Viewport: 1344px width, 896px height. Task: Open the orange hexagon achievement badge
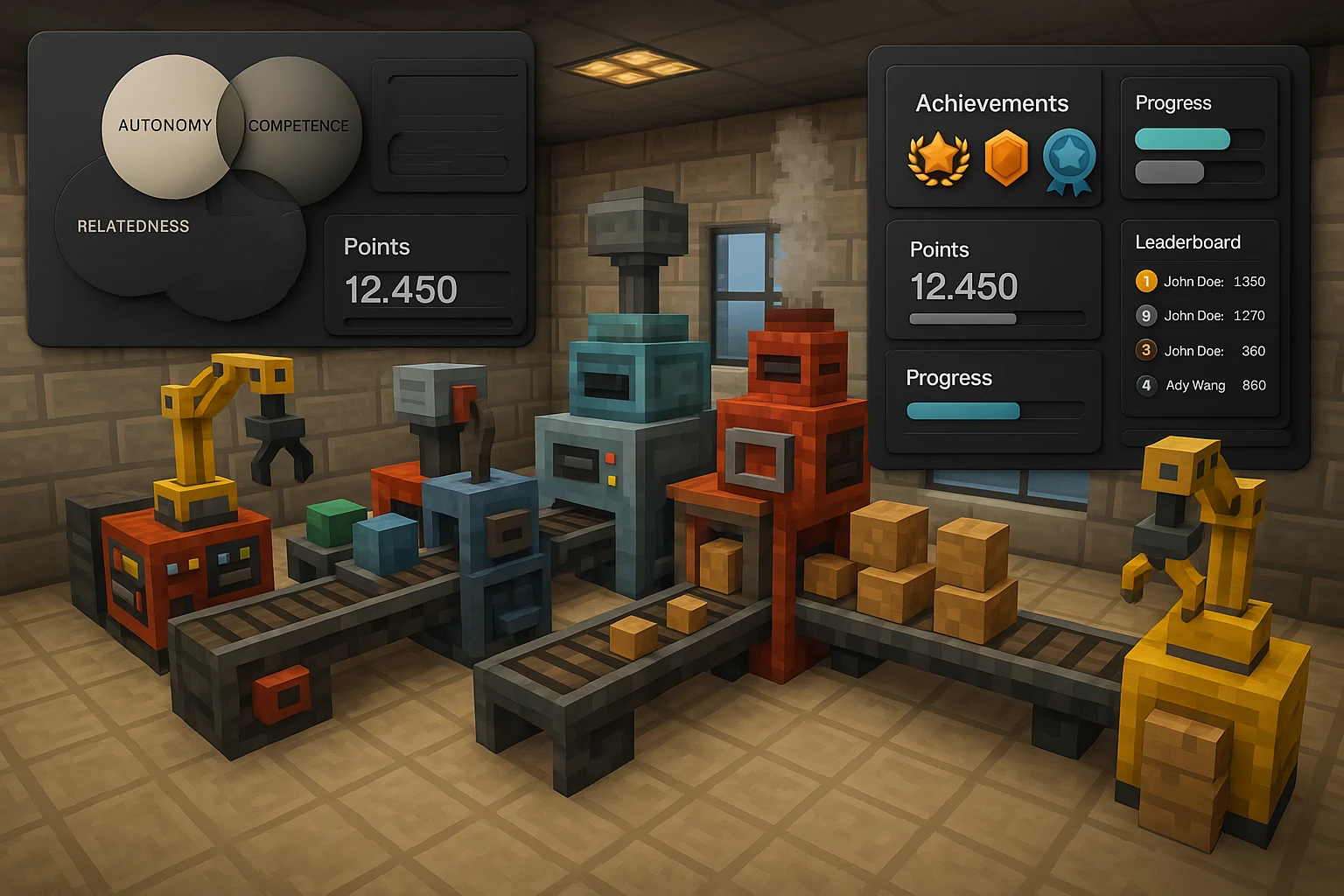(x=1005, y=157)
